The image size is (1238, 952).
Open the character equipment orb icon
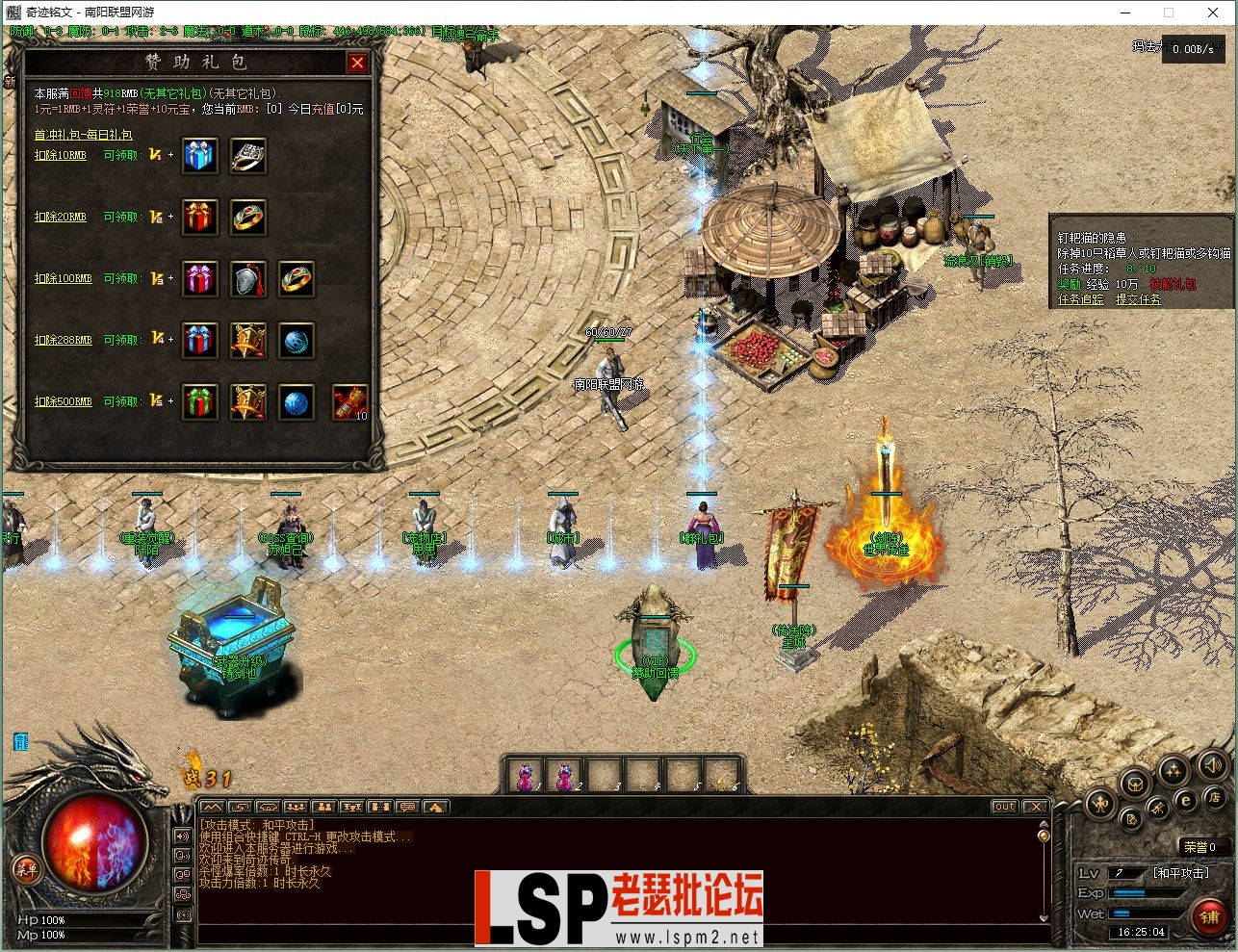pos(1100,802)
